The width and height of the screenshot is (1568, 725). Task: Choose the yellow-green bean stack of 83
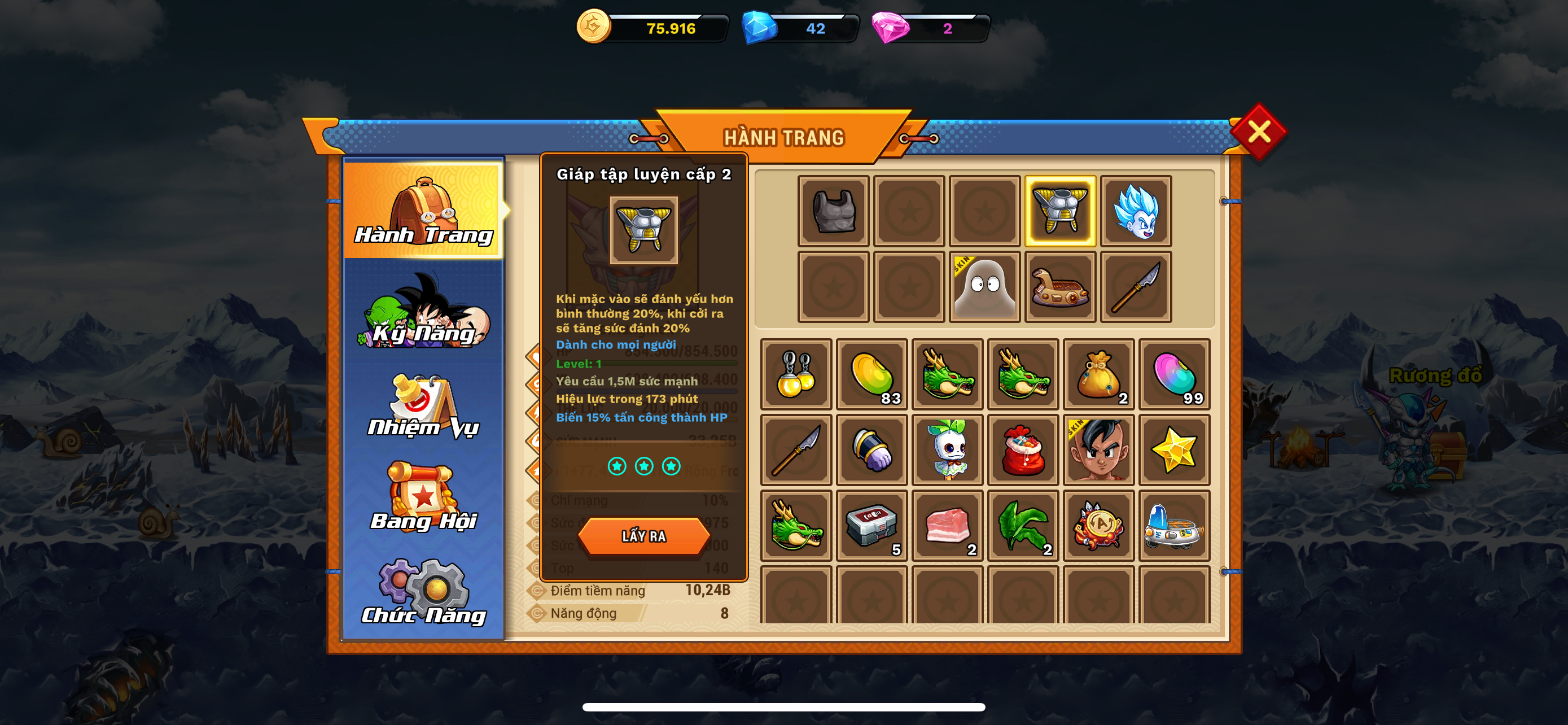pos(871,374)
